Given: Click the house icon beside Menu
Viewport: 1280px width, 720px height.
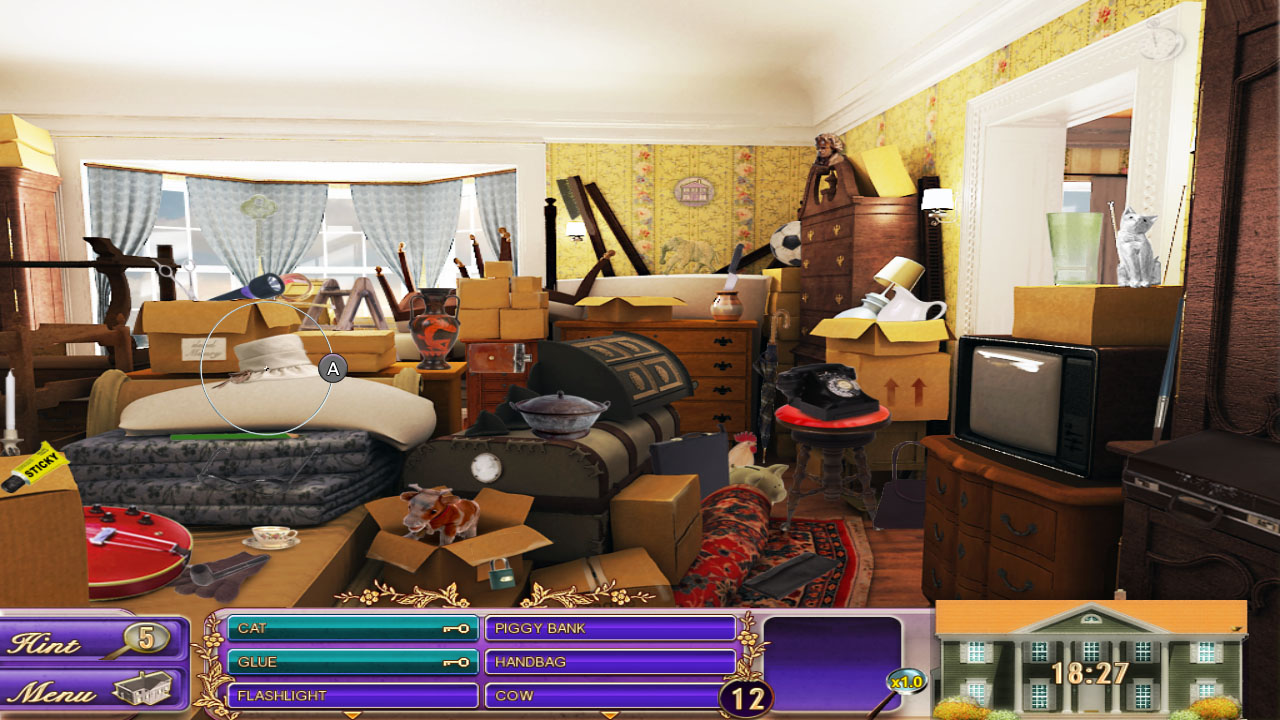Looking at the screenshot, I should point(145,688).
